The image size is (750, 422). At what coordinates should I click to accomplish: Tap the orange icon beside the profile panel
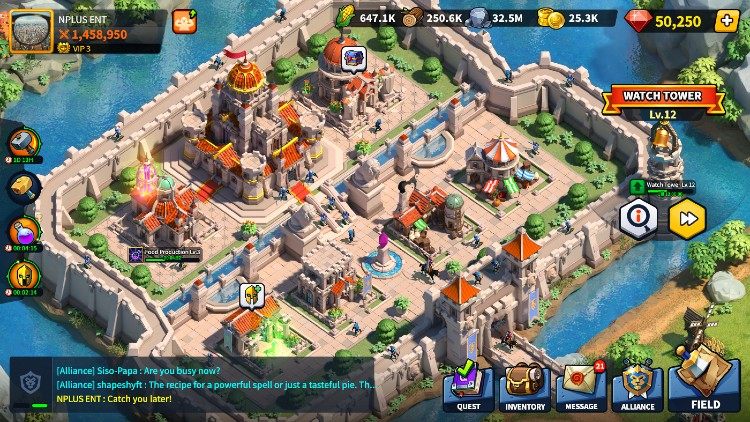coord(184,21)
